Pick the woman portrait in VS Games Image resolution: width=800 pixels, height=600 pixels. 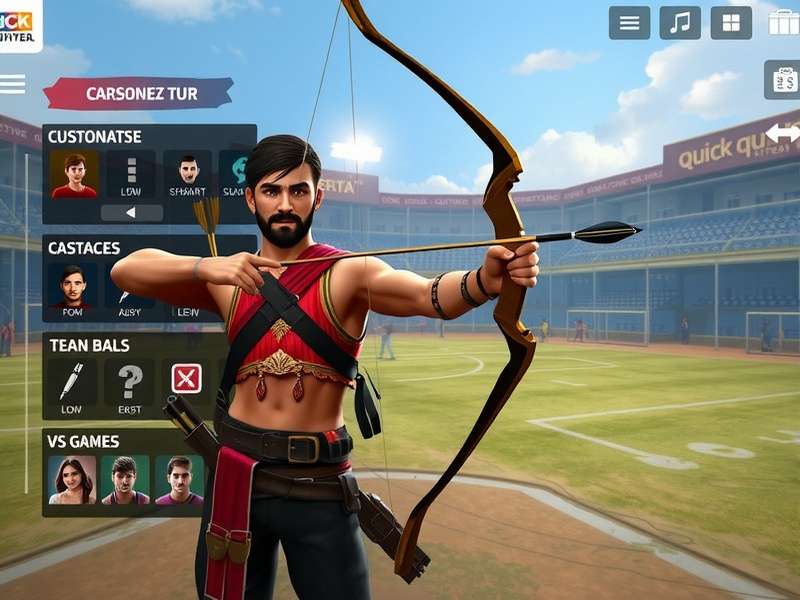(x=72, y=480)
